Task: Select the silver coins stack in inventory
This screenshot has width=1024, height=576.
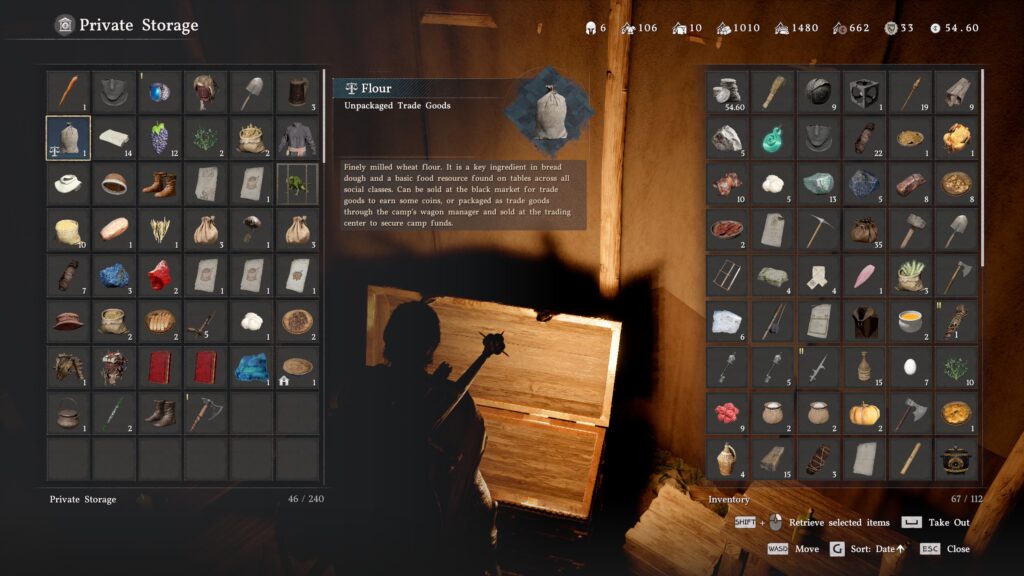Action: (x=727, y=92)
